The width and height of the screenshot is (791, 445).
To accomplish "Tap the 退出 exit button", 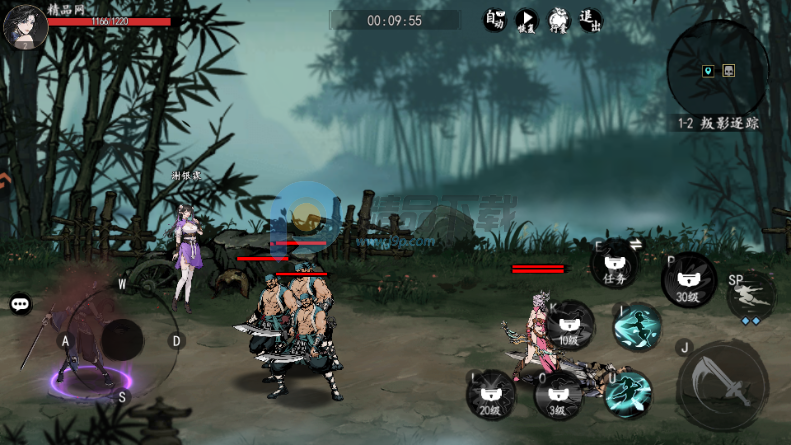I will [x=590, y=20].
